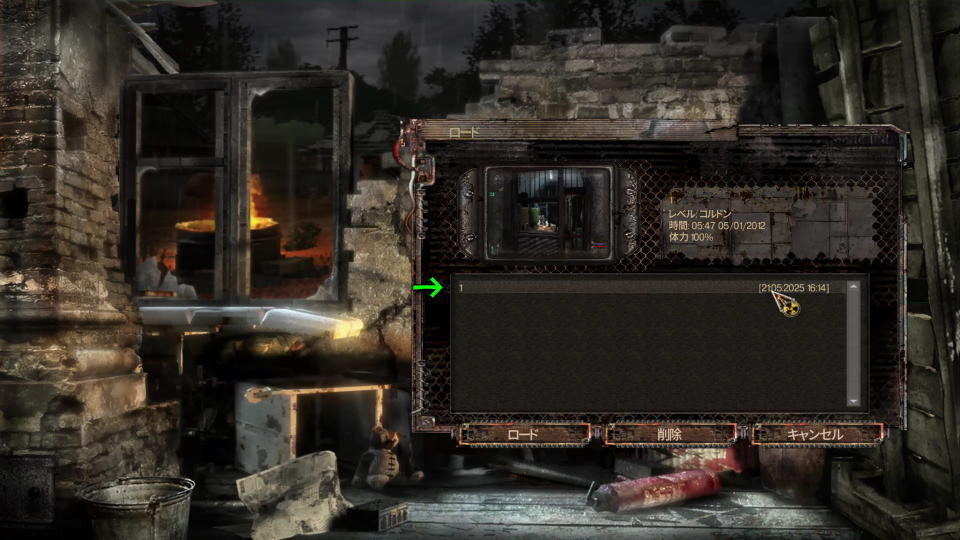Click the 削除 (Delete) button
The height and width of the screenshot is (540, 960).
pyautogui.click(x=670, y=434)
